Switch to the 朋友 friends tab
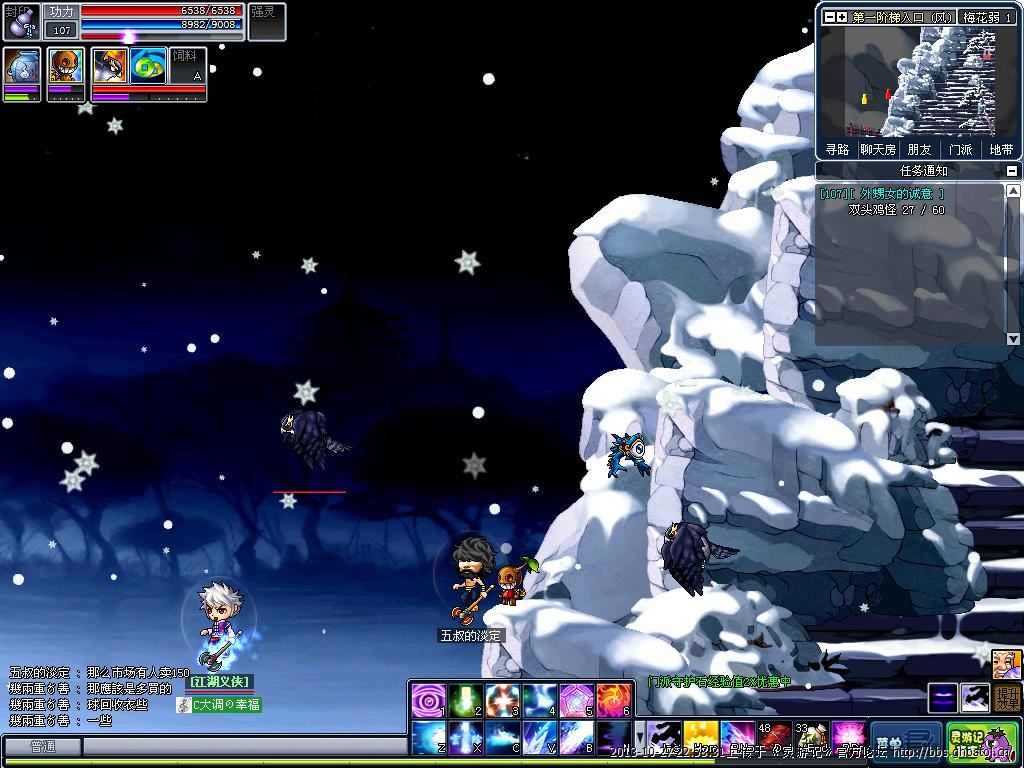Screen dimensions: 1024x768 click(919, 150)
